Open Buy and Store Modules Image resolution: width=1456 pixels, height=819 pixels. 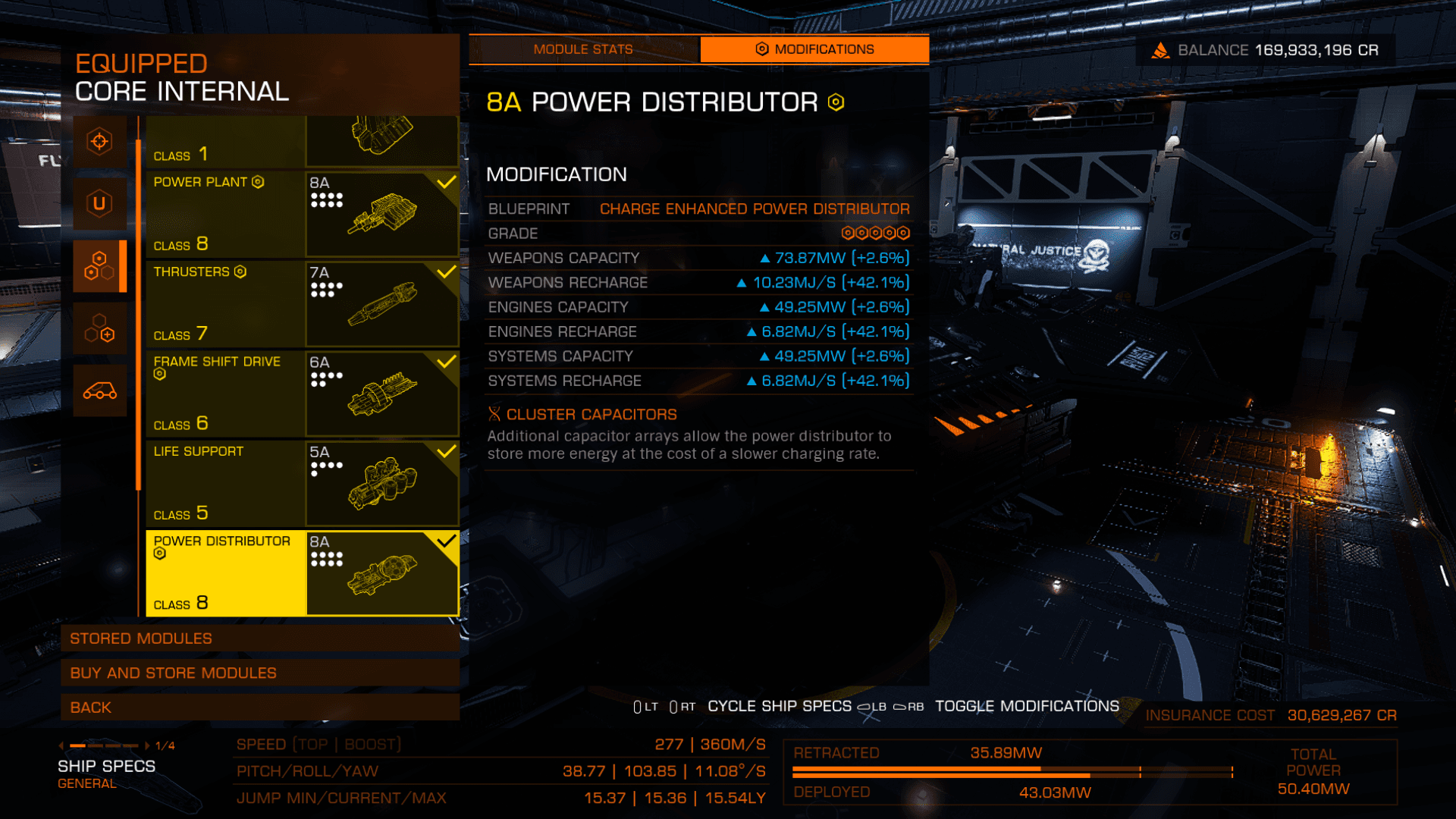tap(259, 673)
